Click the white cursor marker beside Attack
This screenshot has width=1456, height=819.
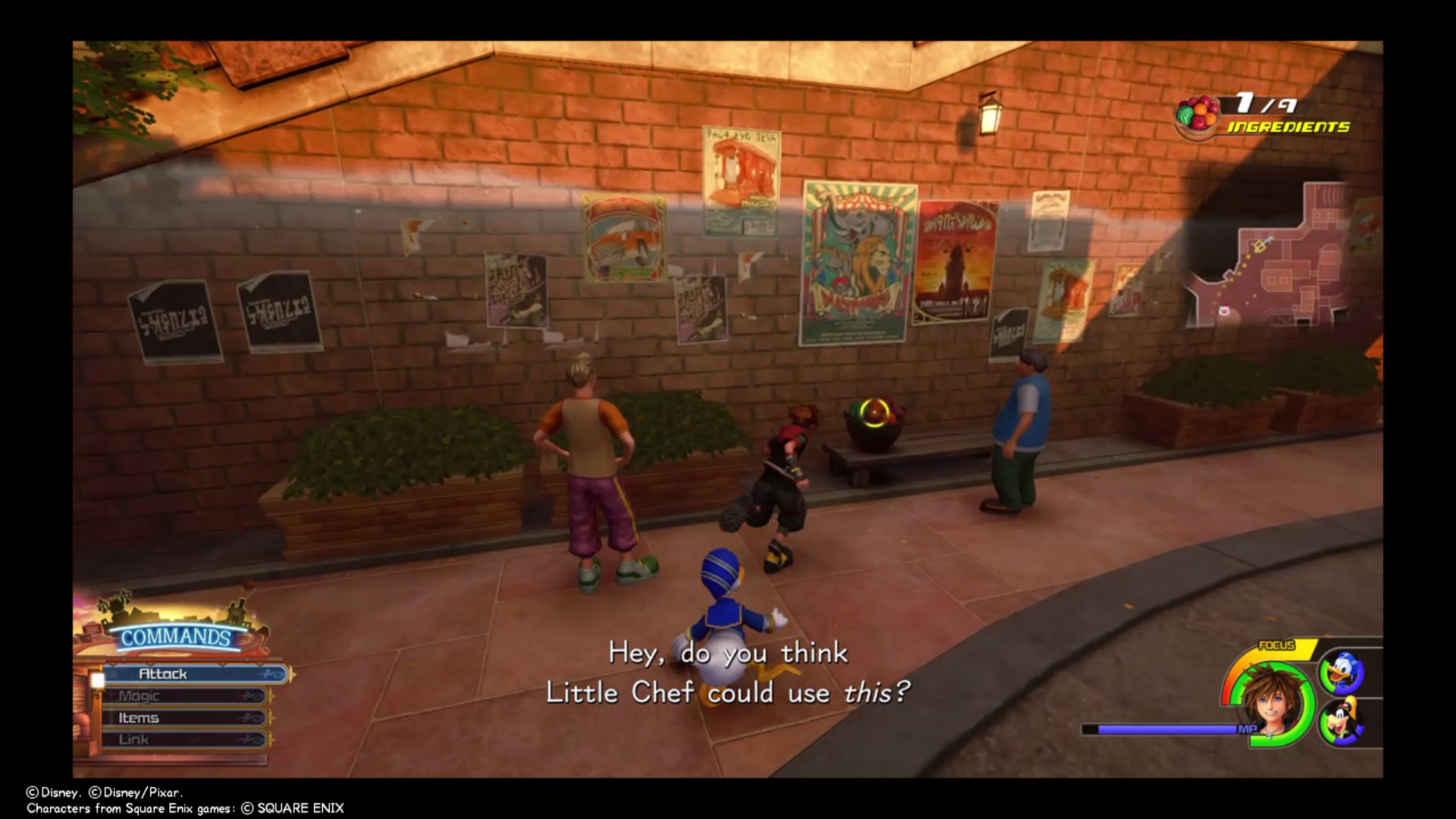[x=97, y=680]
